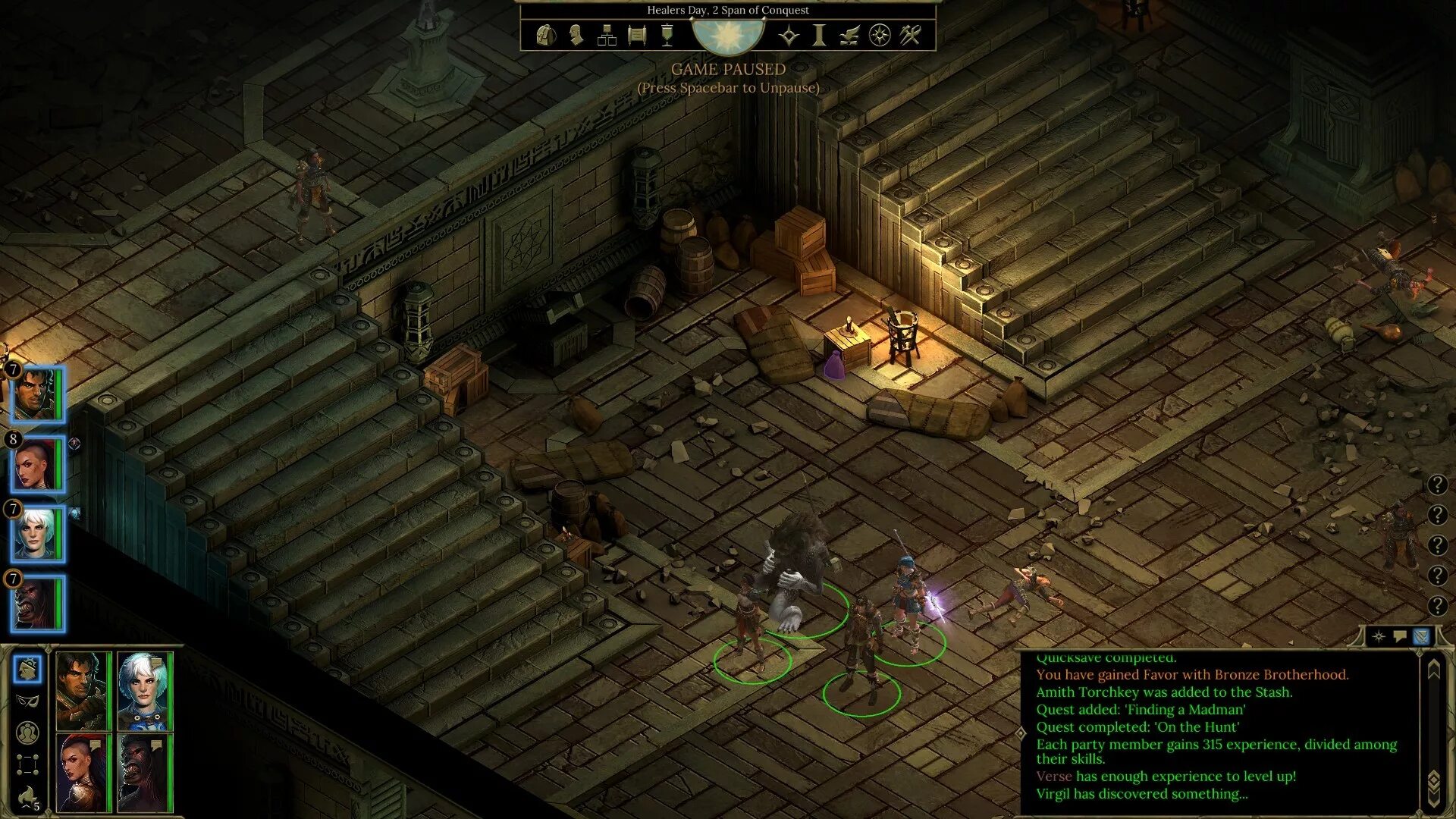Open the inventory backpack icon
This screenshot has height=819, width=1456.
coord(546,35)
